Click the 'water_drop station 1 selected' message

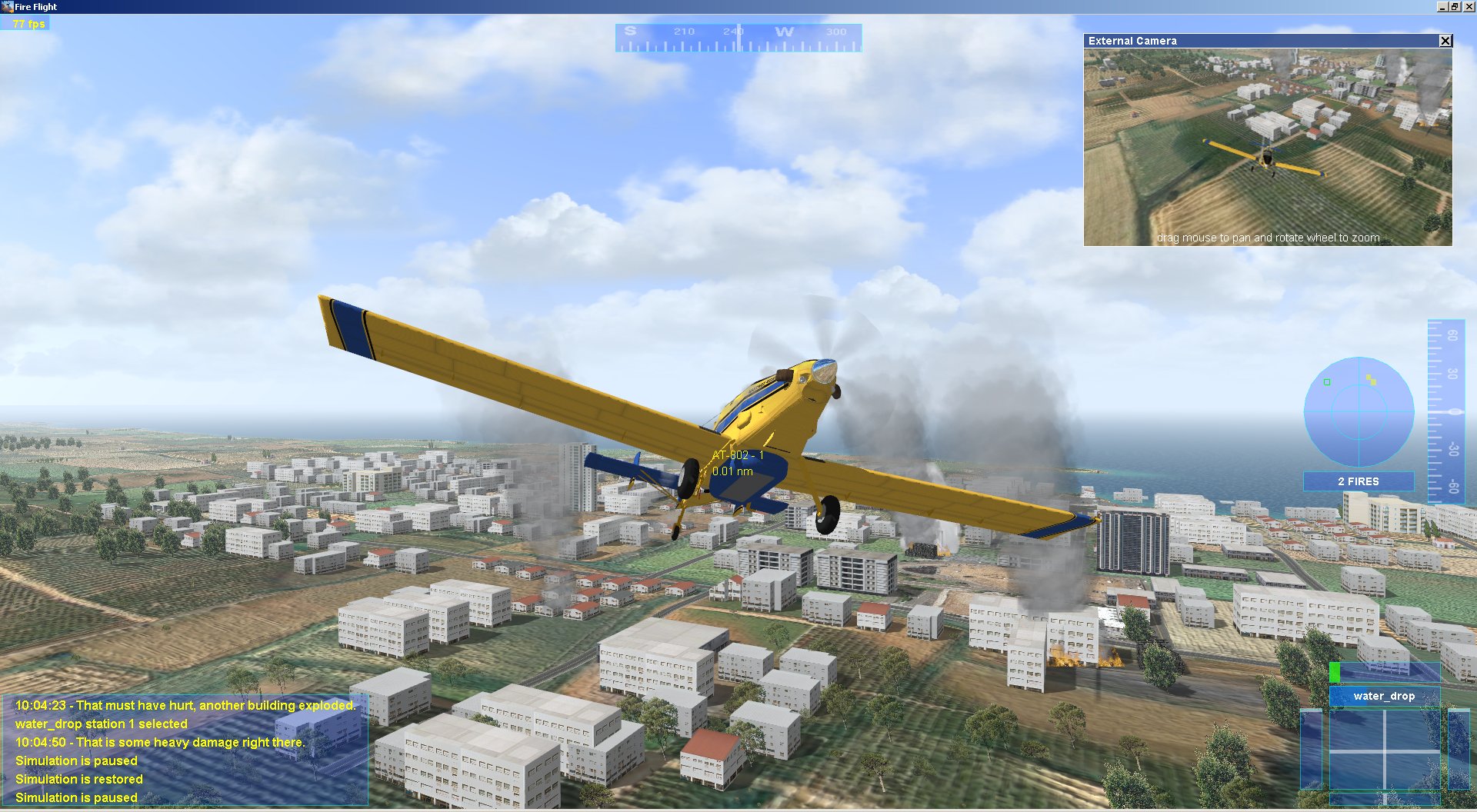click(102, 724)
